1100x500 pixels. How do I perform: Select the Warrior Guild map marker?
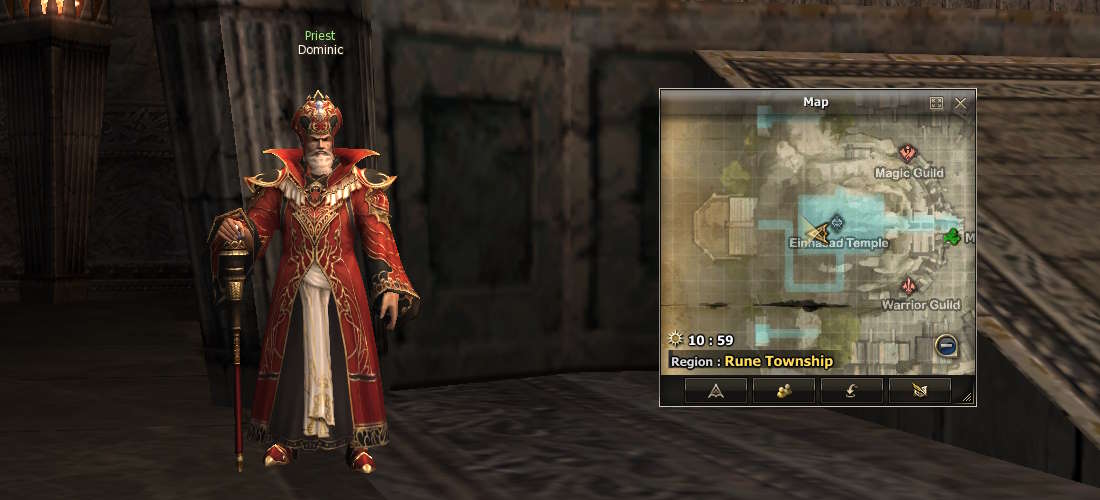[908, 286]
